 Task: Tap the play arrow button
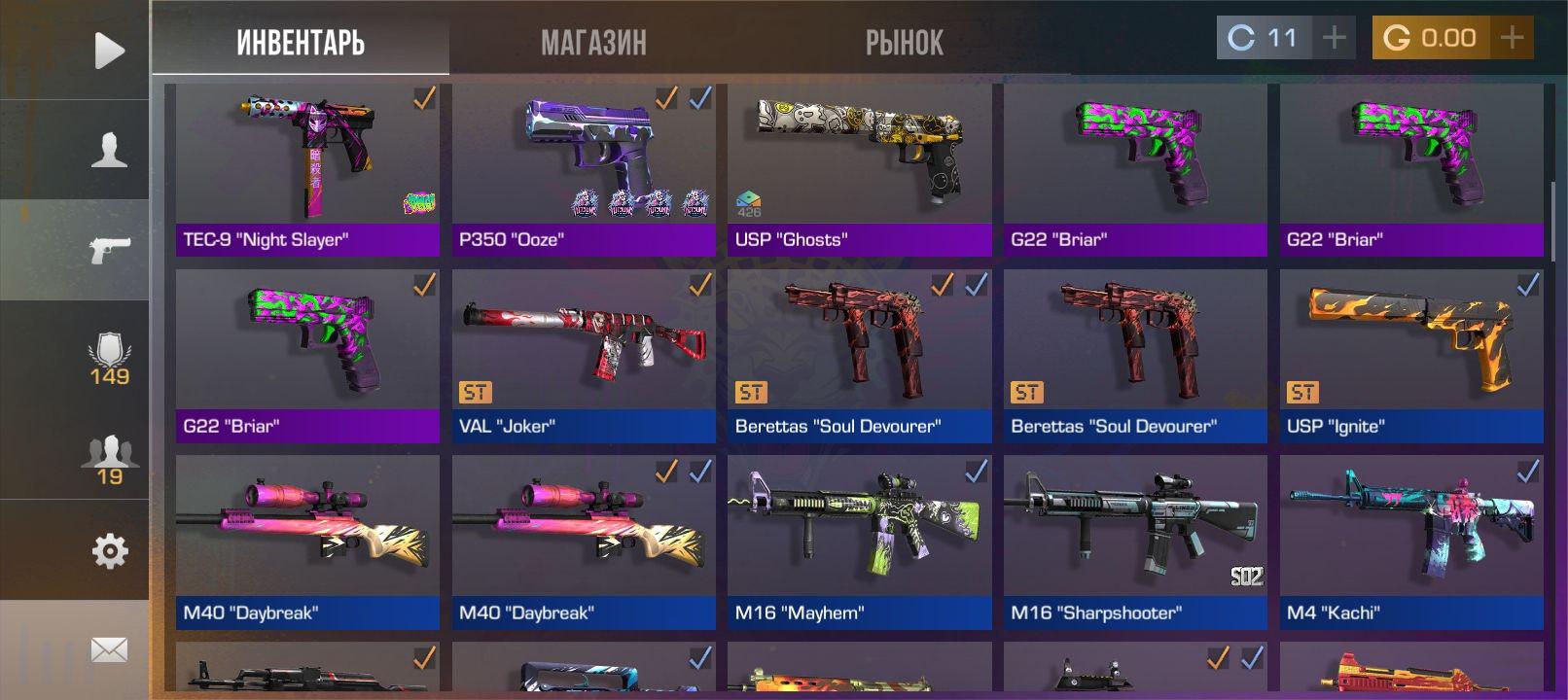point(109,51)
